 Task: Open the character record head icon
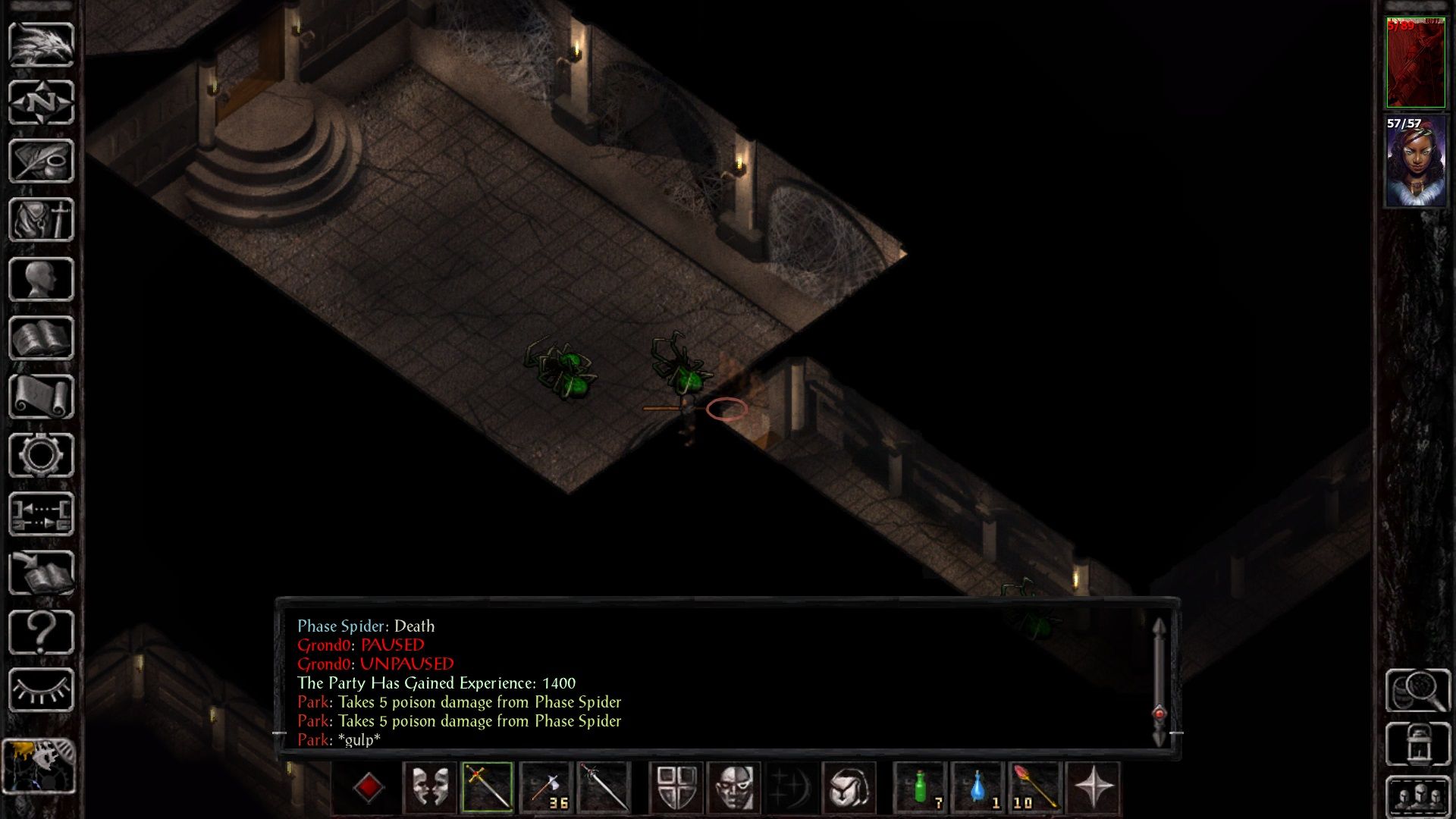(41, 279)
